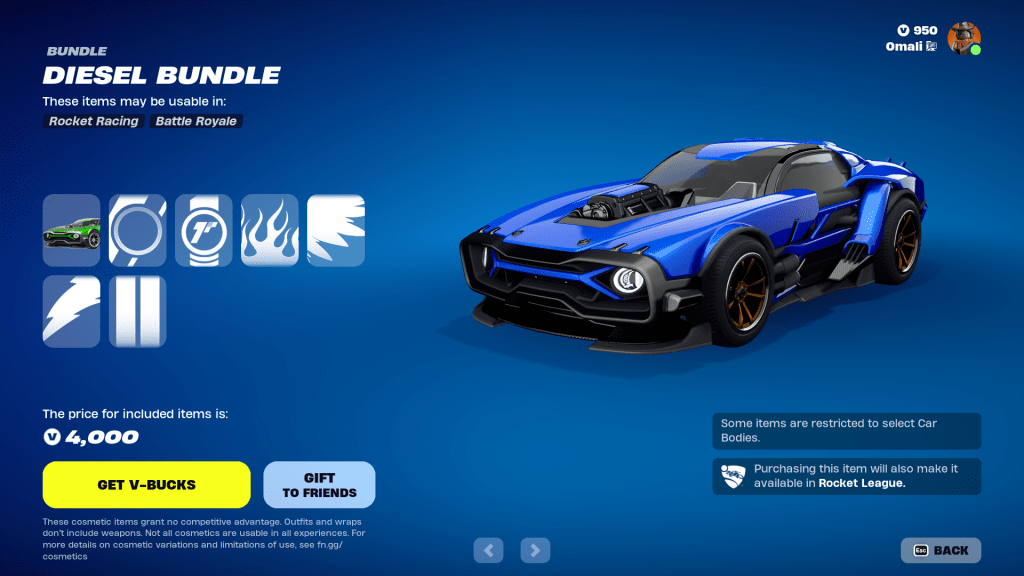Open the Omali player profile avatar
The width and height of the screenshot is (1024, 576).
964,38
